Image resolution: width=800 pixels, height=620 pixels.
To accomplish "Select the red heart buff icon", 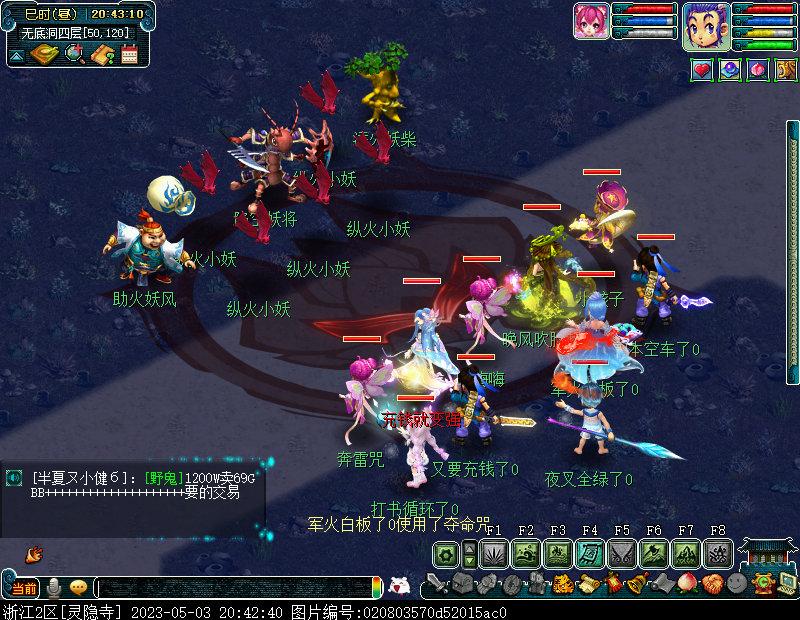I will click(702, 70).
